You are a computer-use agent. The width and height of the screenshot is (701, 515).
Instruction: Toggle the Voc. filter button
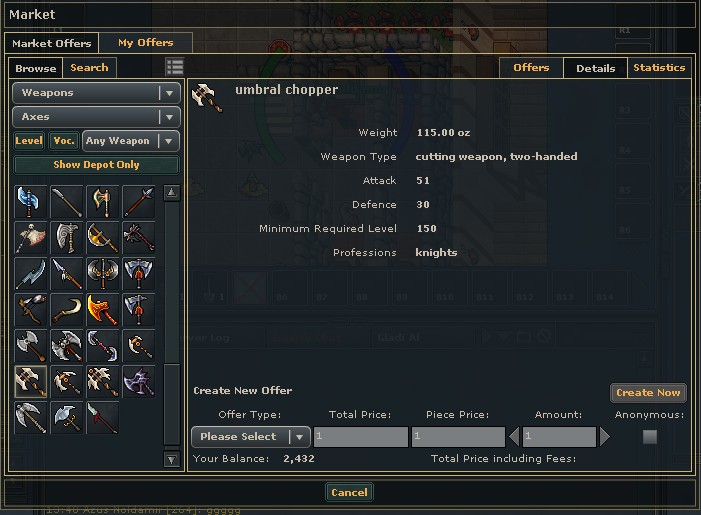click(x=64, y=141)
